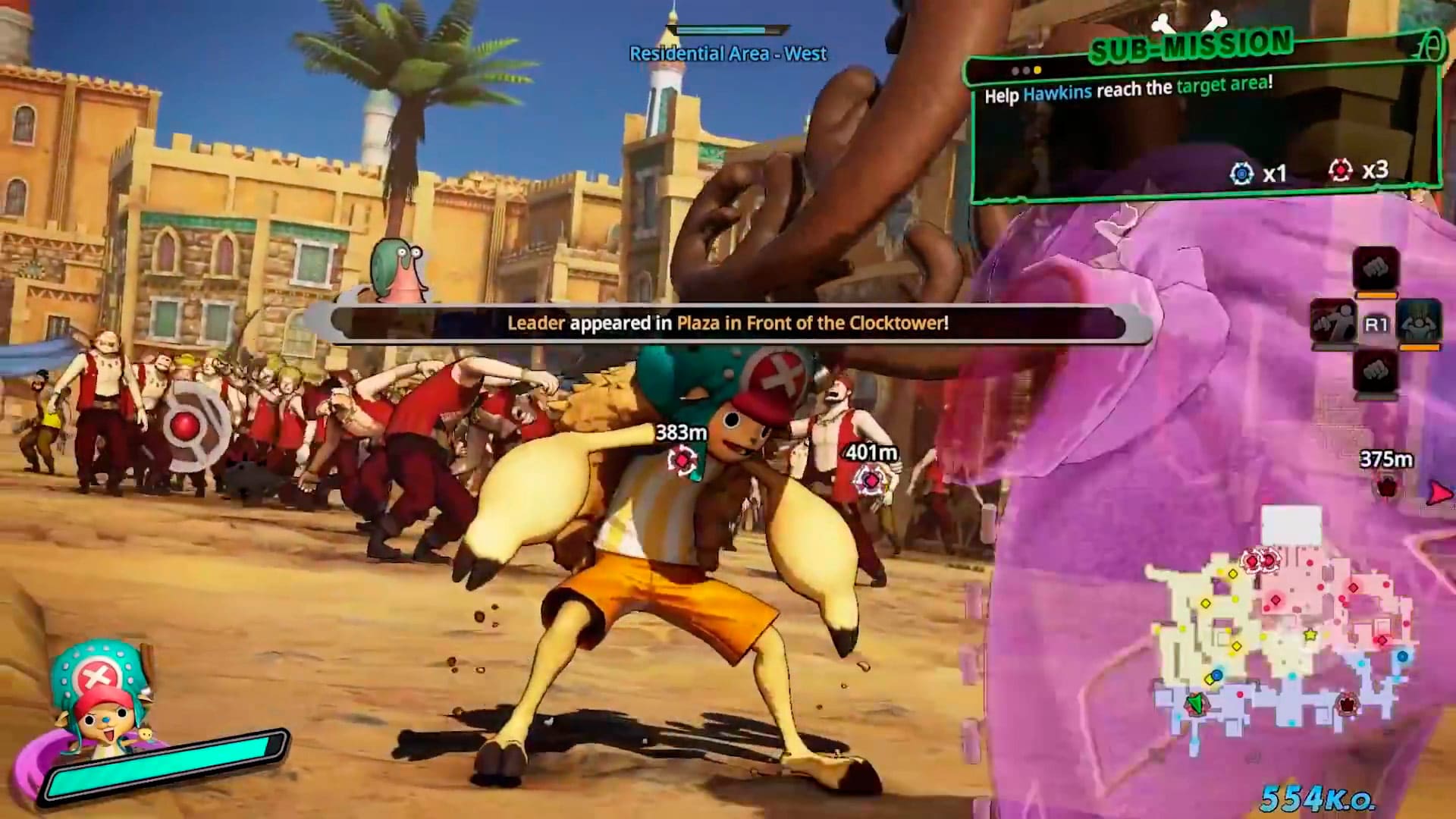The height and width of the screenshot is (819, 1456).
Task: Click the yellow star marker on the minimap
Action: (x=1310, y=634)
